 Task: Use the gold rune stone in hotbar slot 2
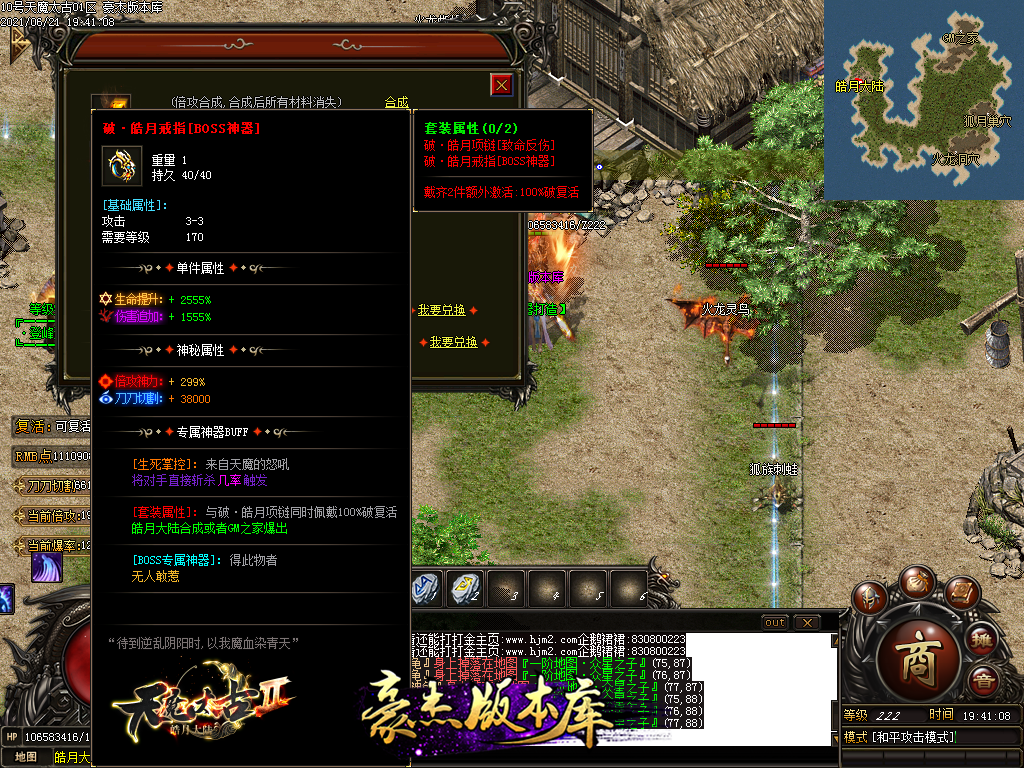(x=466, y=587)
